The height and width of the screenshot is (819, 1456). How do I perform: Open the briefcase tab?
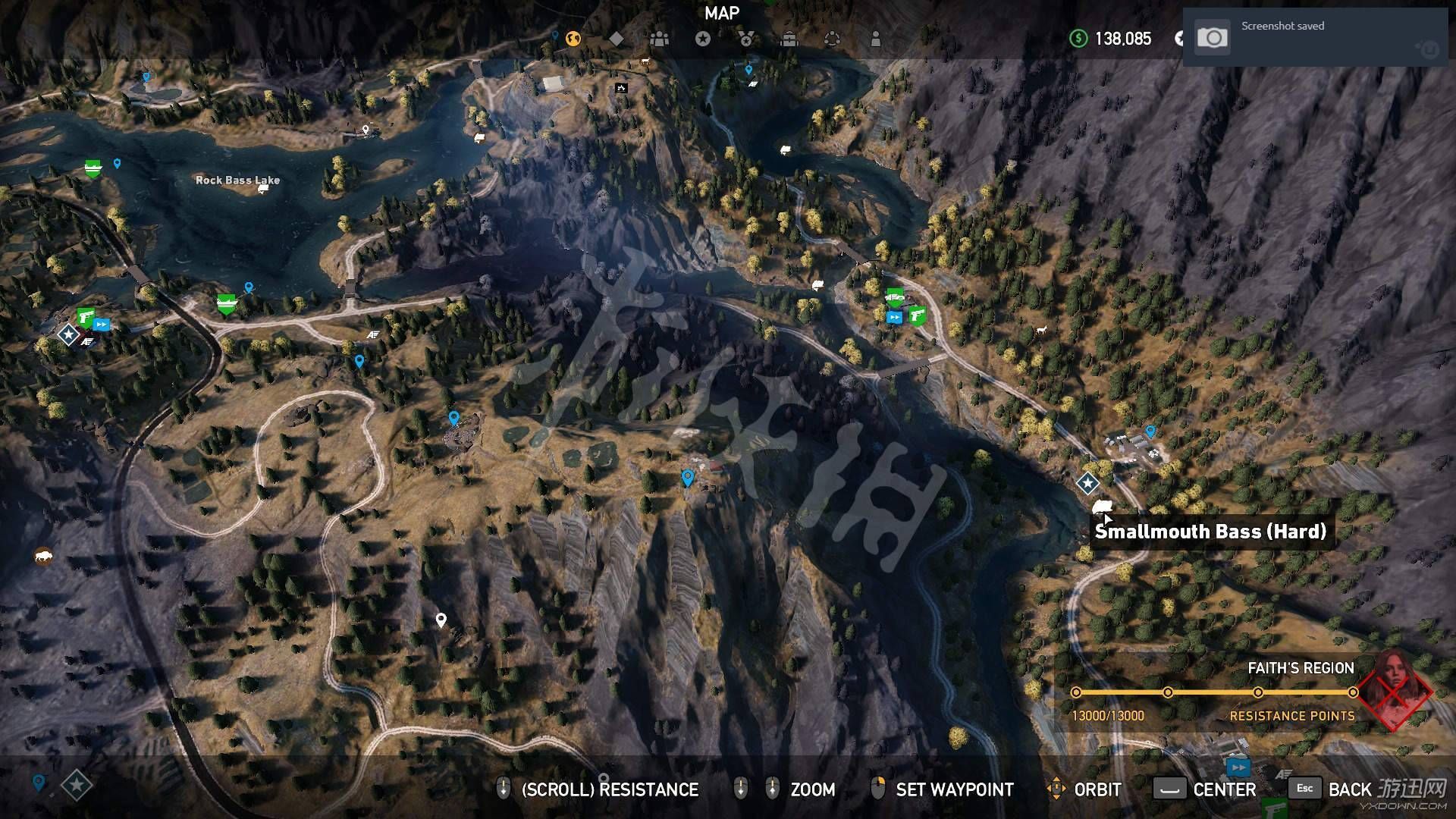click(789, 39)
